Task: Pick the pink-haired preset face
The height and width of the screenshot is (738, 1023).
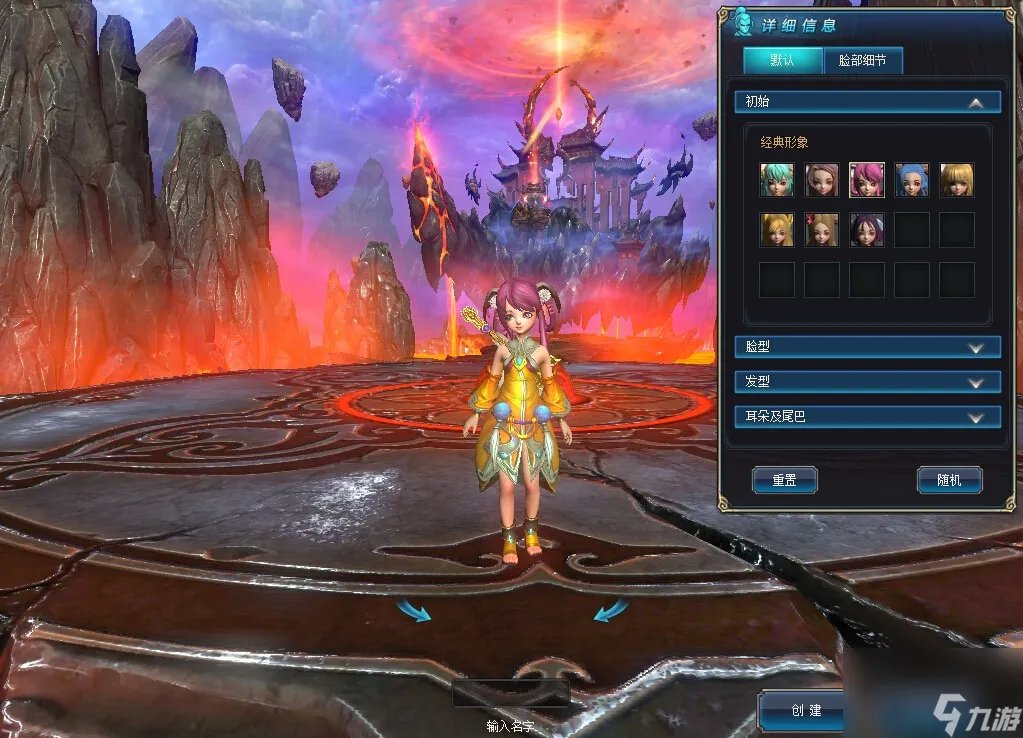Action: (x=866, y=180)
